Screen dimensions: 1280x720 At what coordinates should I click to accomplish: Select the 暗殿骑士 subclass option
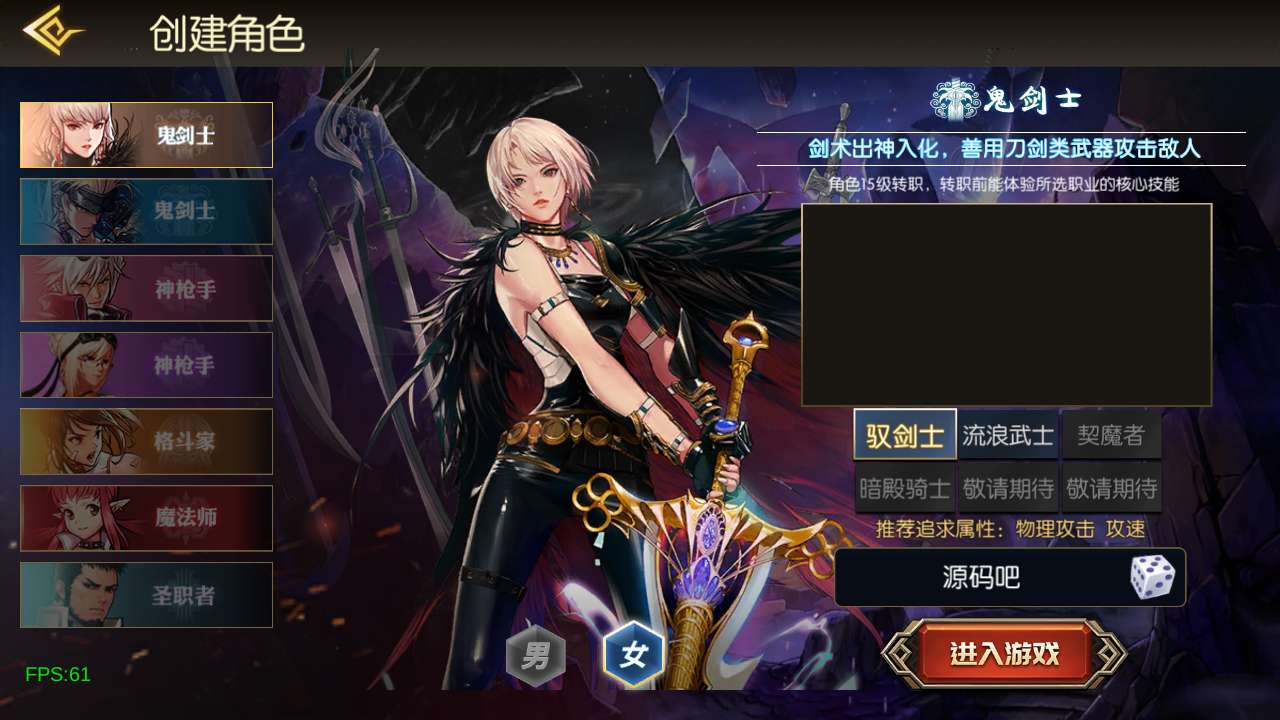click(x=903, y=489)
